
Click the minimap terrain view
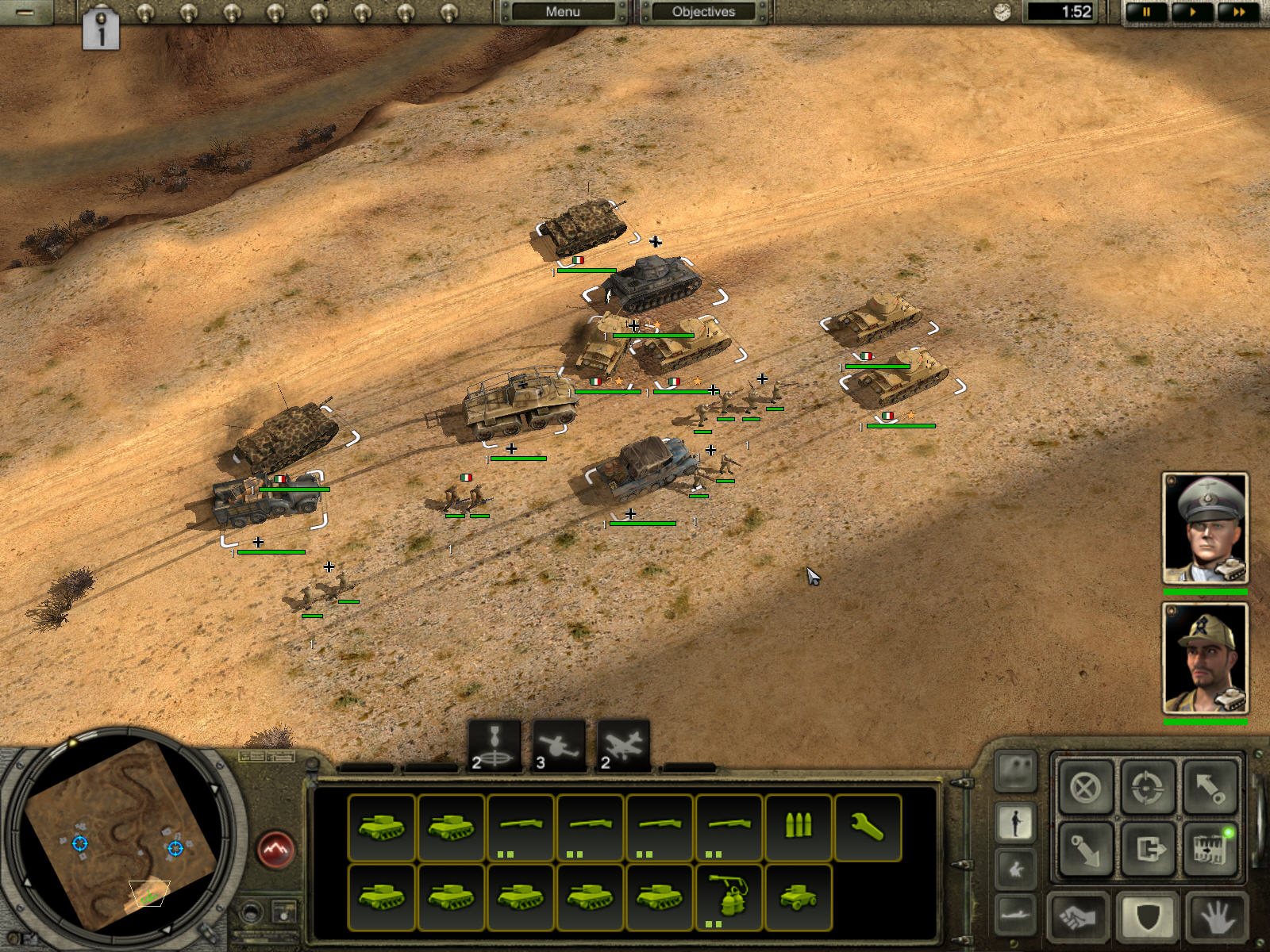pyautogui.click(x=119, y=833)
